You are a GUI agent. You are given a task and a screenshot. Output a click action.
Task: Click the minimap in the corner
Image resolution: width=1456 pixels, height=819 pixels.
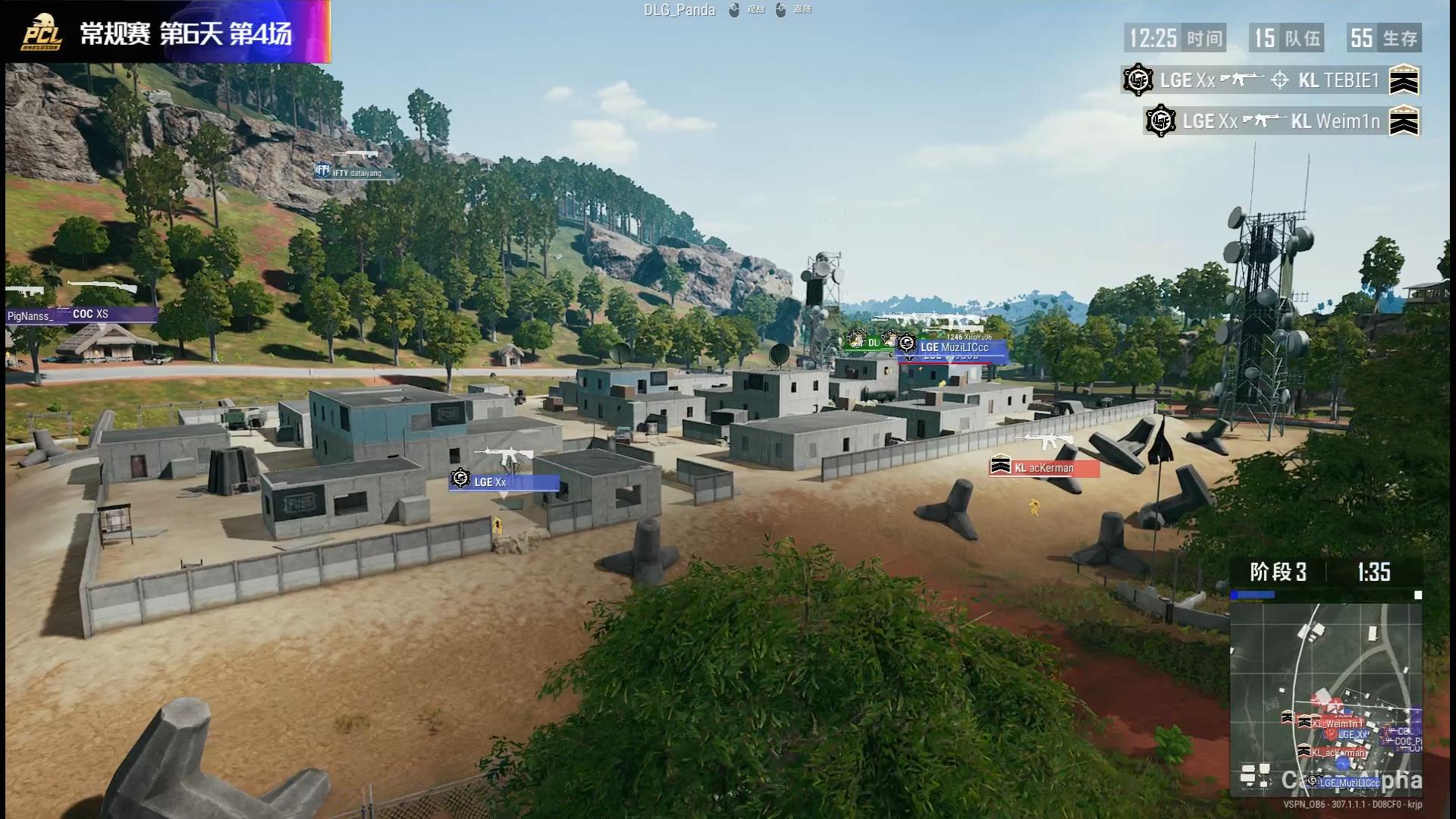tap(1326, 699)
